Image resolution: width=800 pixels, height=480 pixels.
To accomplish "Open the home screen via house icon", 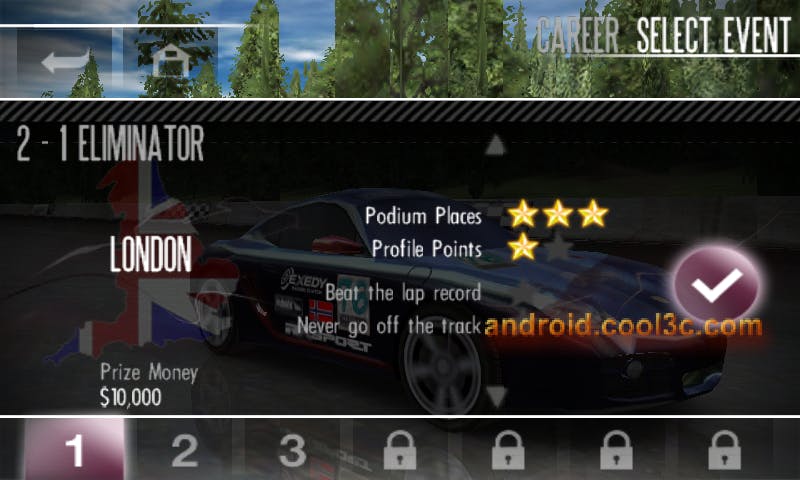I will [171, 61].
